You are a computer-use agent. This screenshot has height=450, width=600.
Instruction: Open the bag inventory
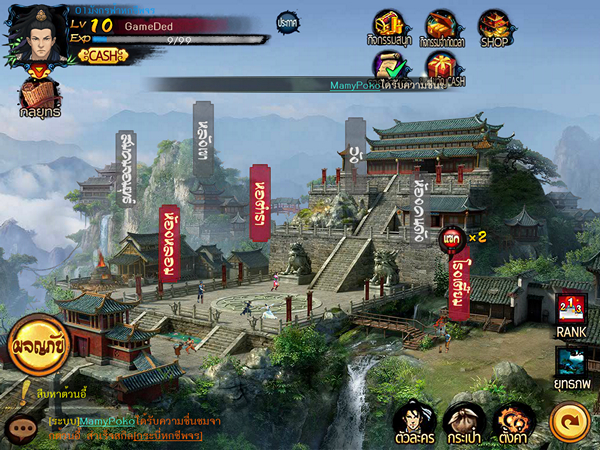(x=463, y=421)
